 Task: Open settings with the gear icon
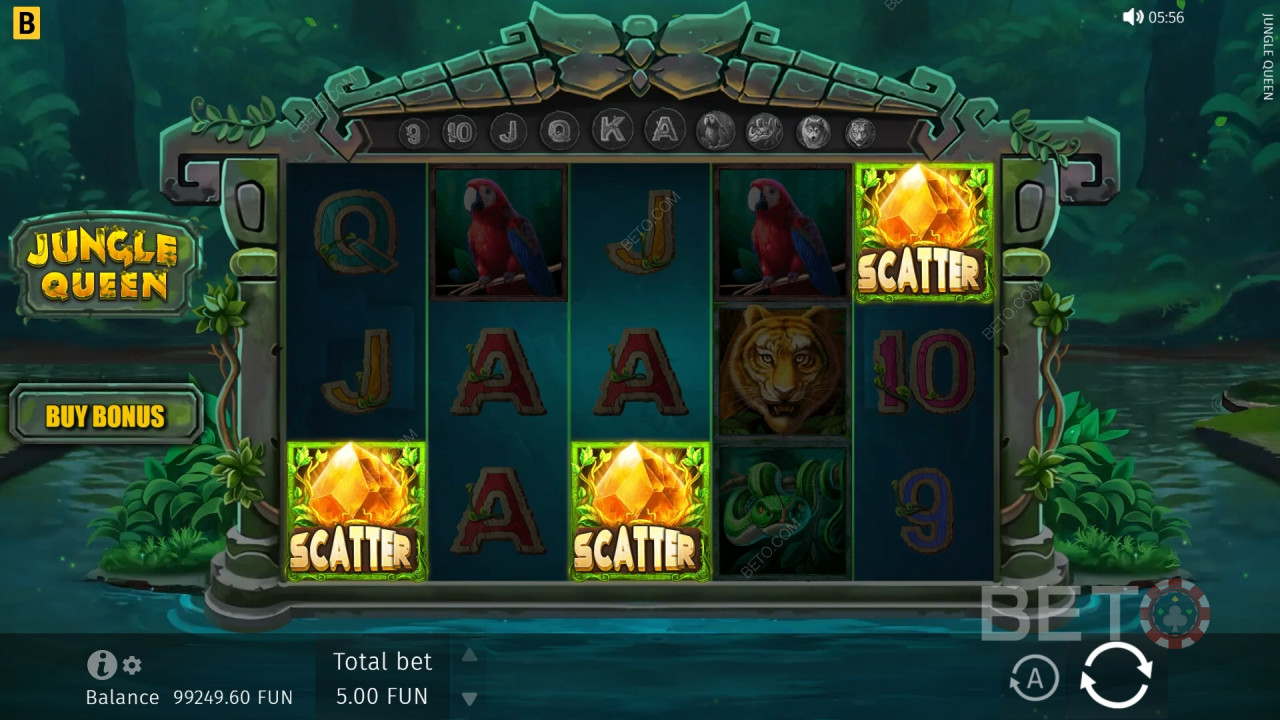pos(132,665)
